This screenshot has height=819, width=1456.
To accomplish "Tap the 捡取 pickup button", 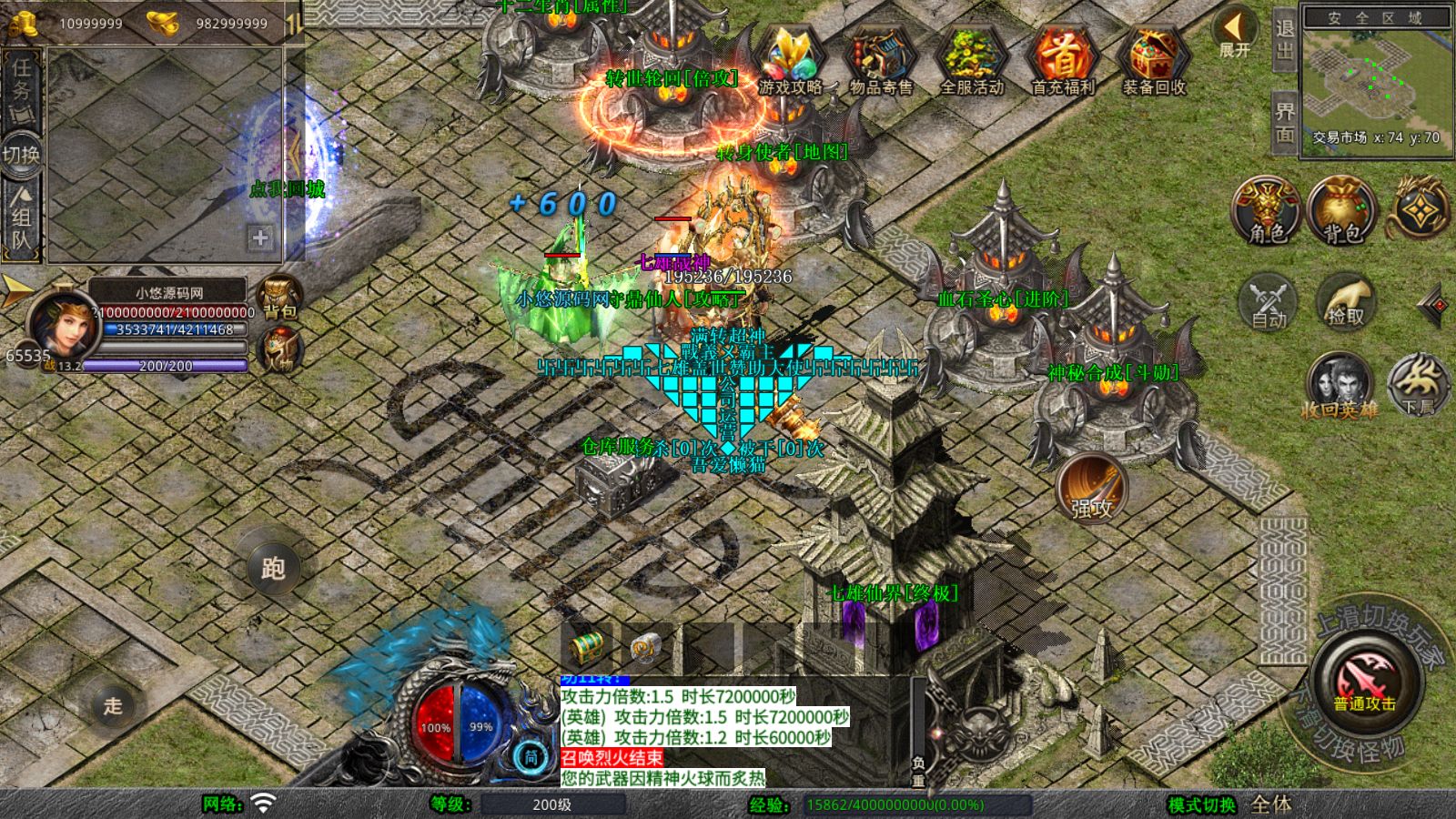I will (1345, 300).
